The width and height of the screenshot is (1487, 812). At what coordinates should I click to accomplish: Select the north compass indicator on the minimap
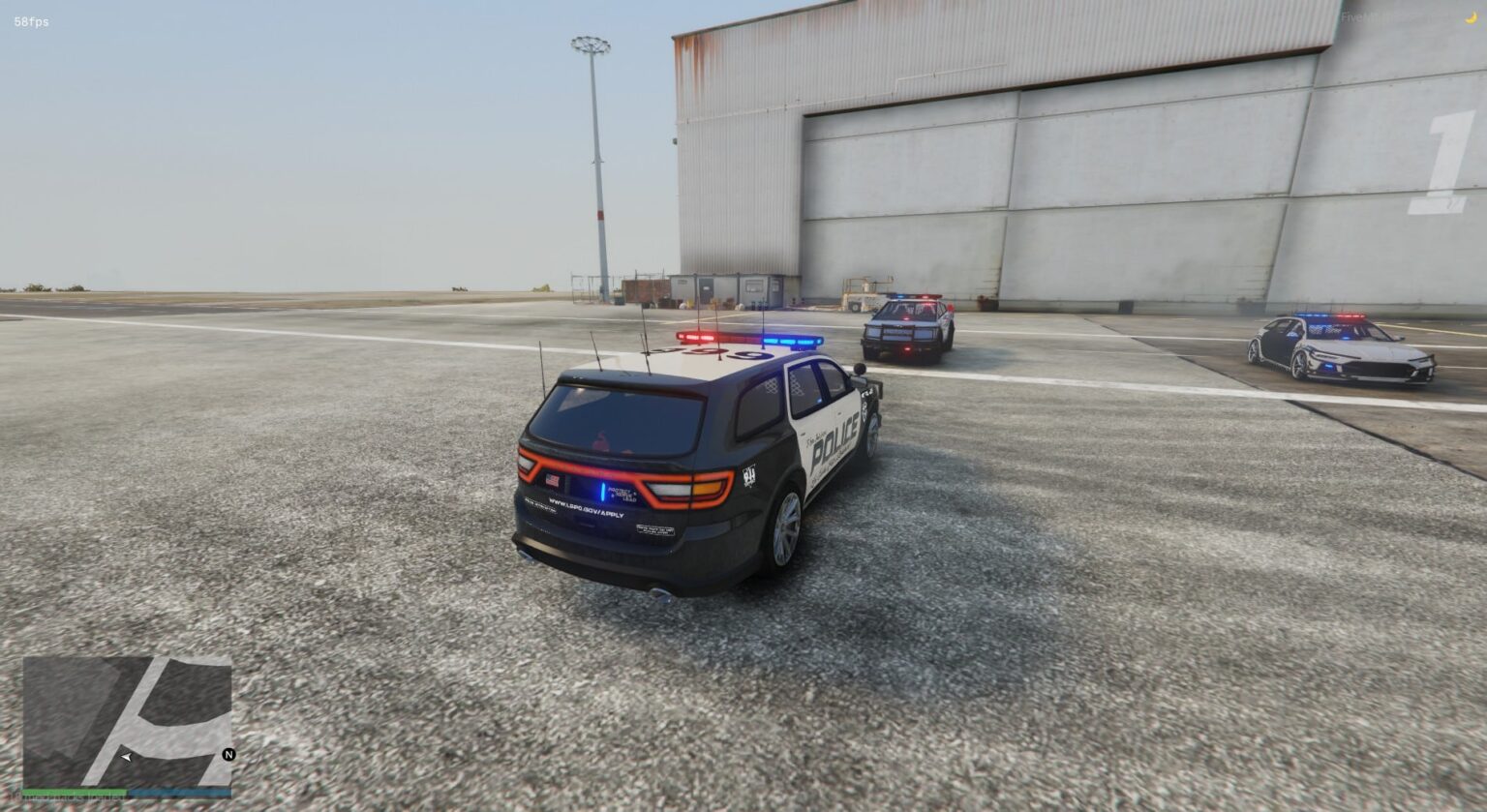229,757
